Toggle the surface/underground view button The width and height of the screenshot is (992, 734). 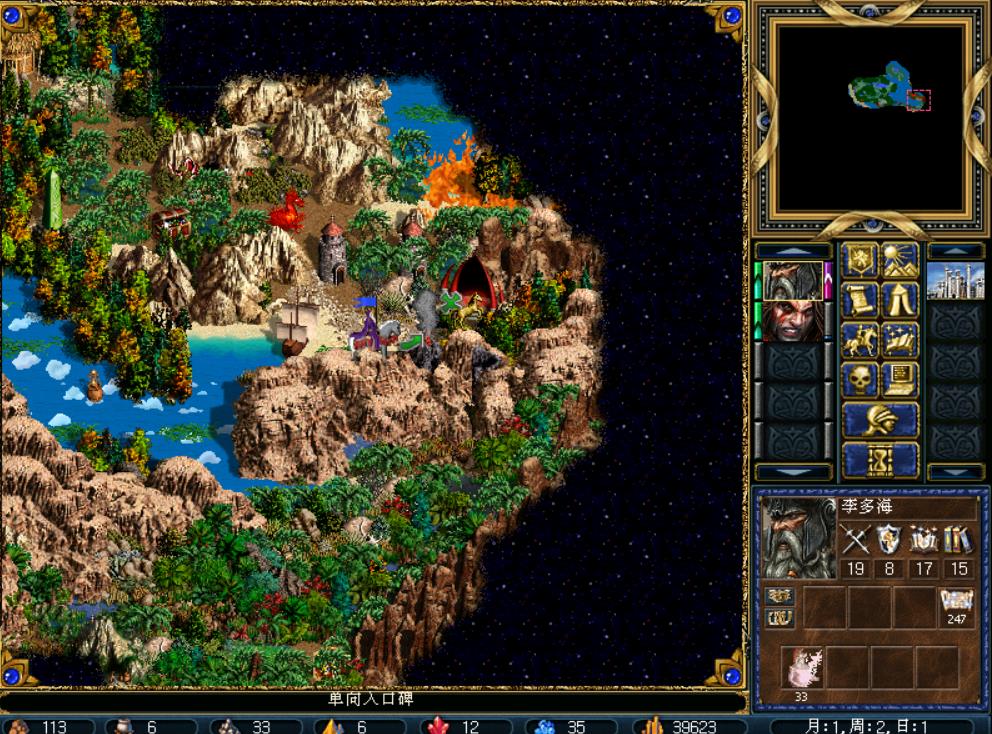tap(900, 261)
